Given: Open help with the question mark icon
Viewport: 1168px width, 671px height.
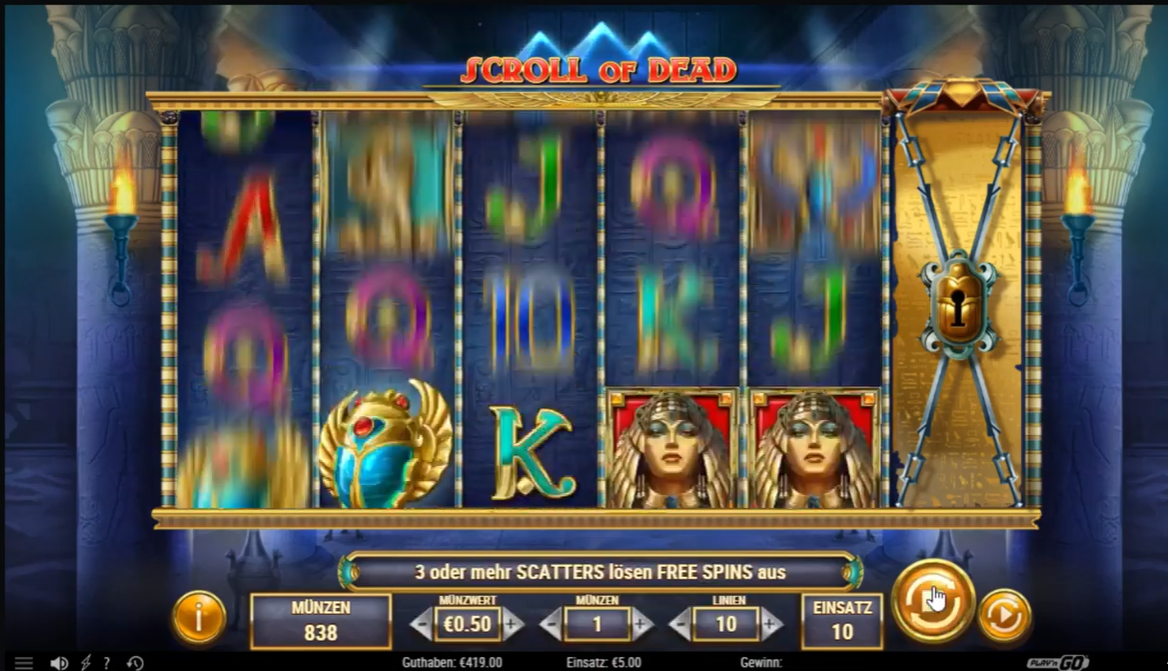Looking at the screenshot, I should click(107, 662).
